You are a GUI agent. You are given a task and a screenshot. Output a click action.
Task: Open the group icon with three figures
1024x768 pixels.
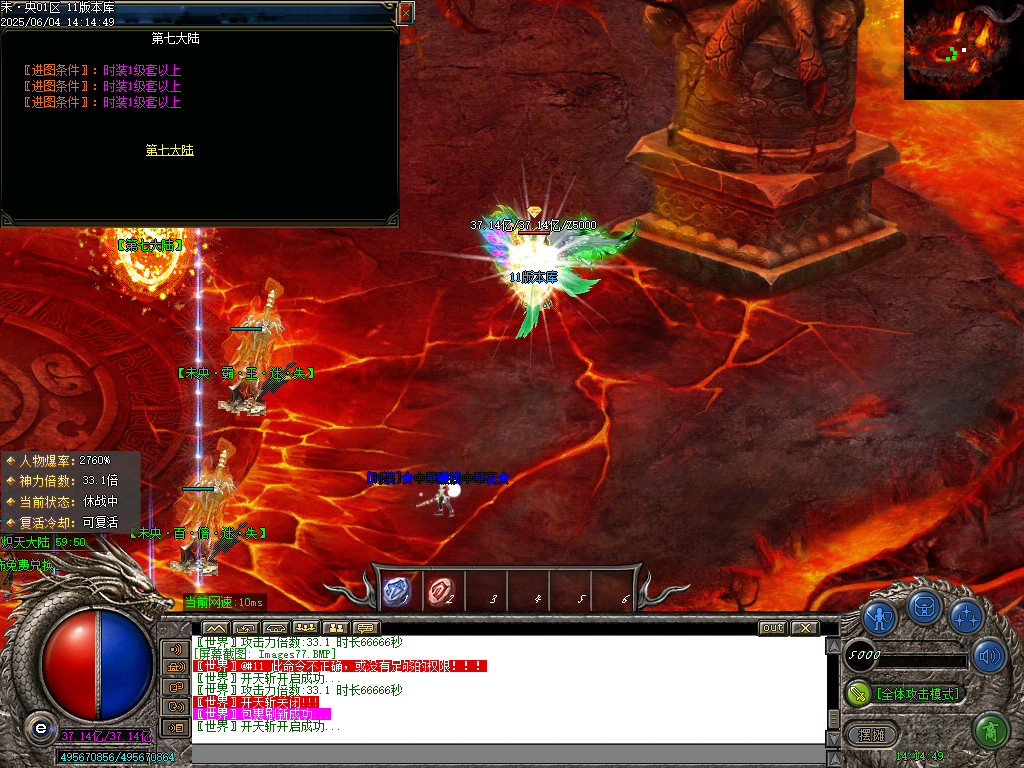[x=305, y=628]
